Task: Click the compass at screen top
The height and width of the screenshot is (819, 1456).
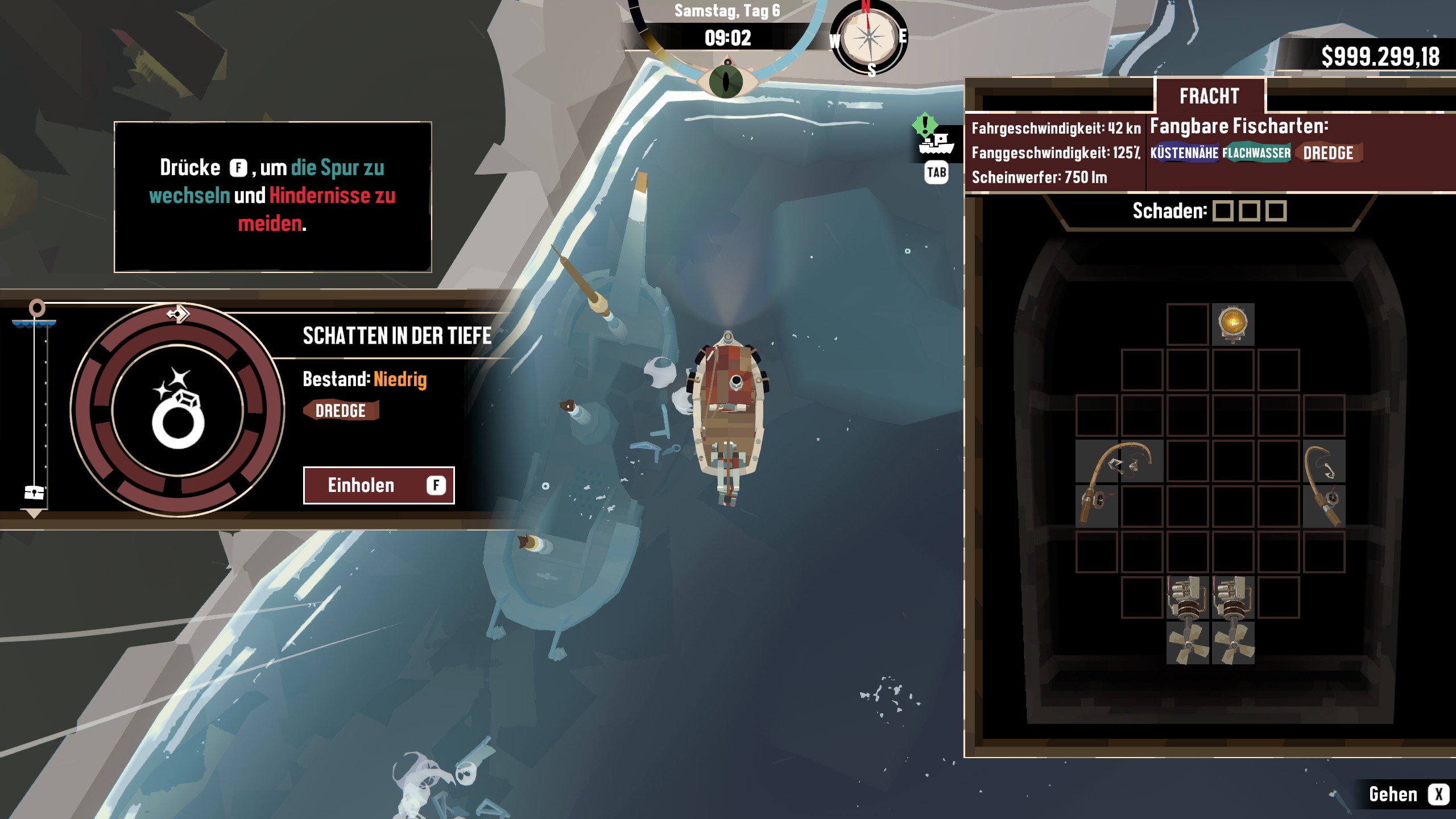Action: point(868,38)
